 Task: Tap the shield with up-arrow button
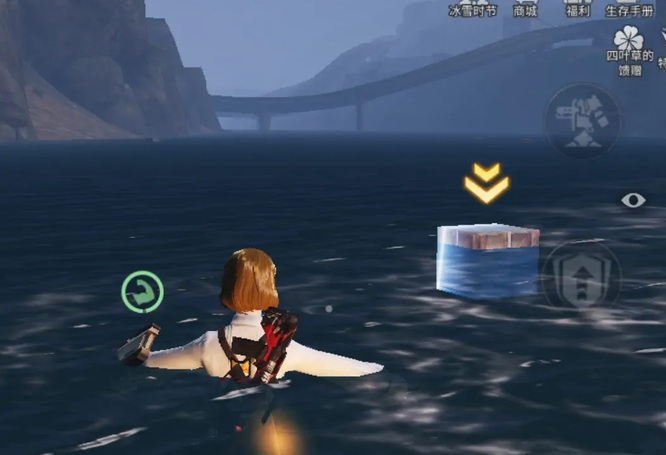click(x=581, y=275)
